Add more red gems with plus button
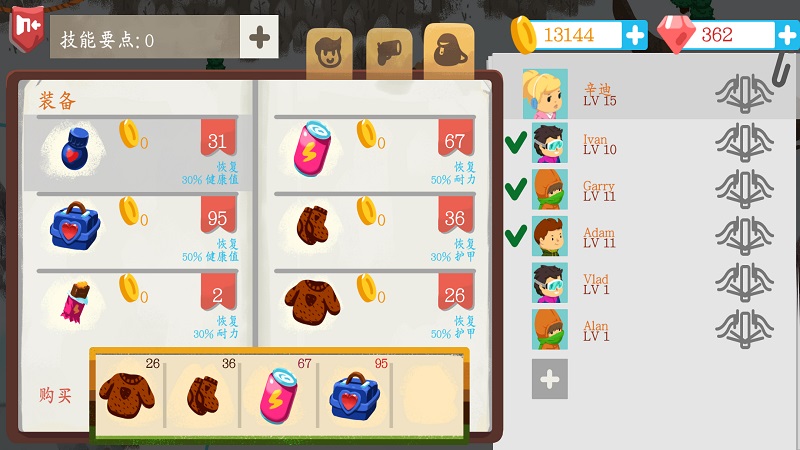 tap(787, 35)
